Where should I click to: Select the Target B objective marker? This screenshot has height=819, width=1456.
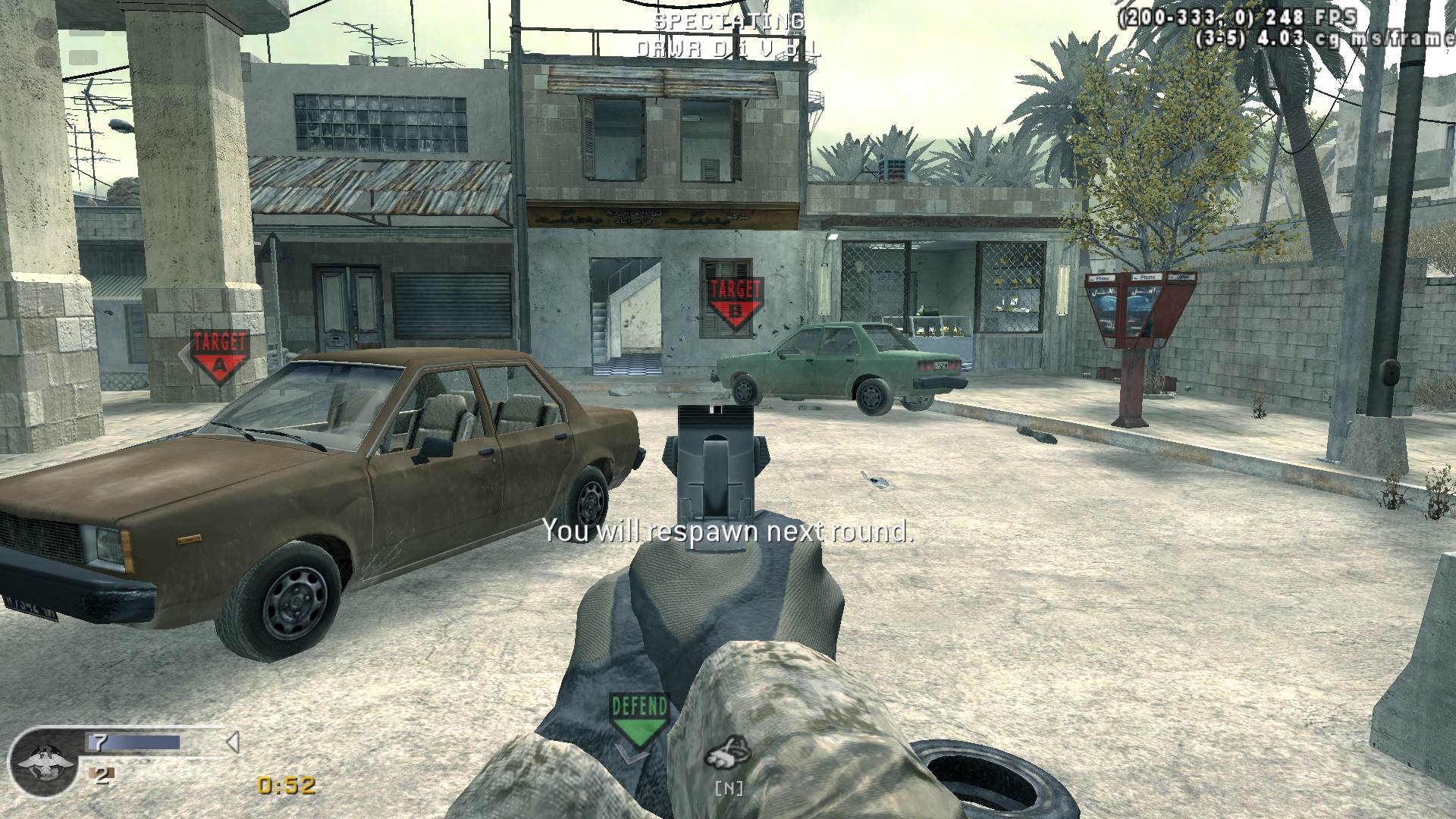coord(734,301)
